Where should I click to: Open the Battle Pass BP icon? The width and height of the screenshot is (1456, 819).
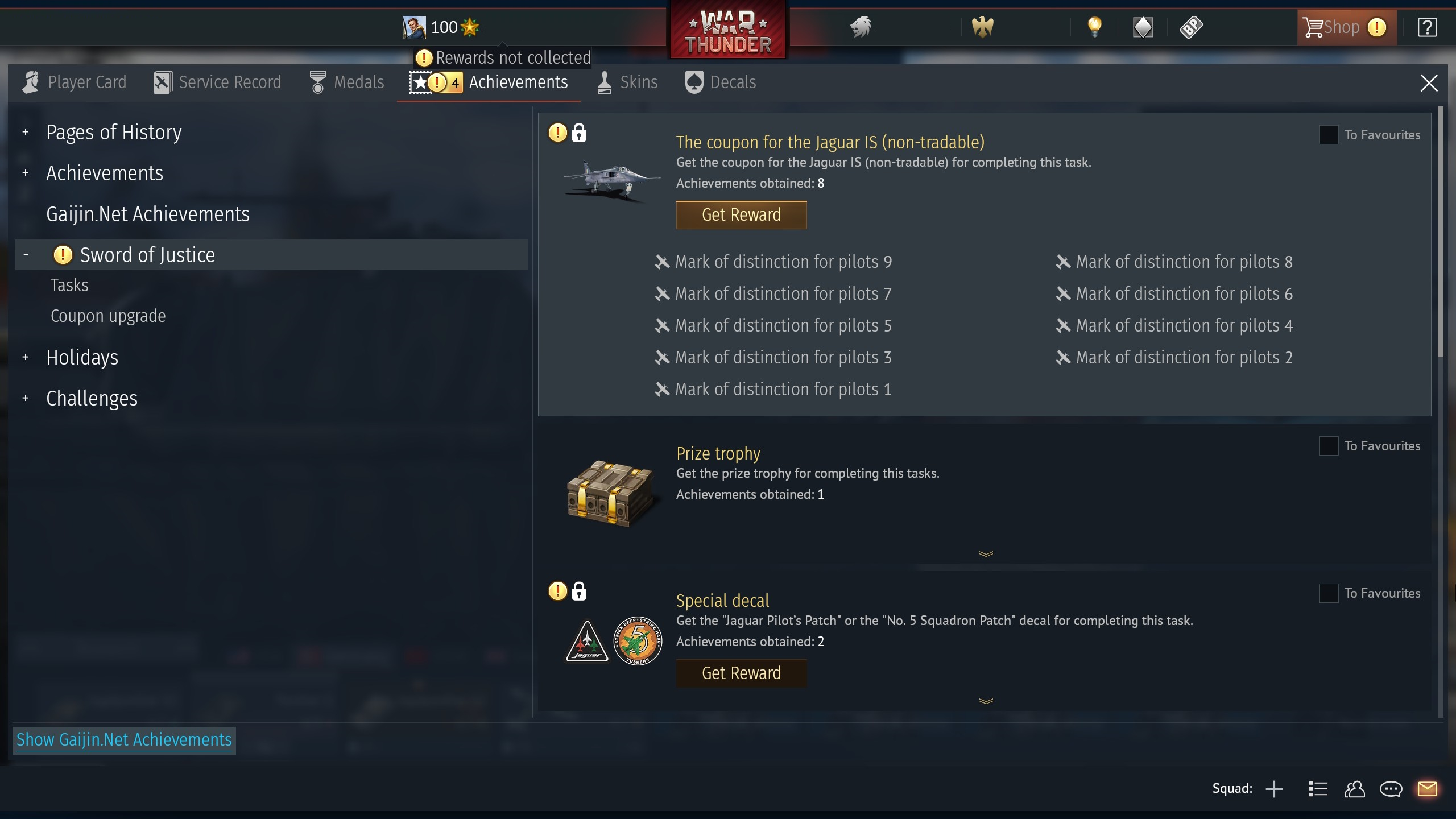click(x=1192, y=27)
